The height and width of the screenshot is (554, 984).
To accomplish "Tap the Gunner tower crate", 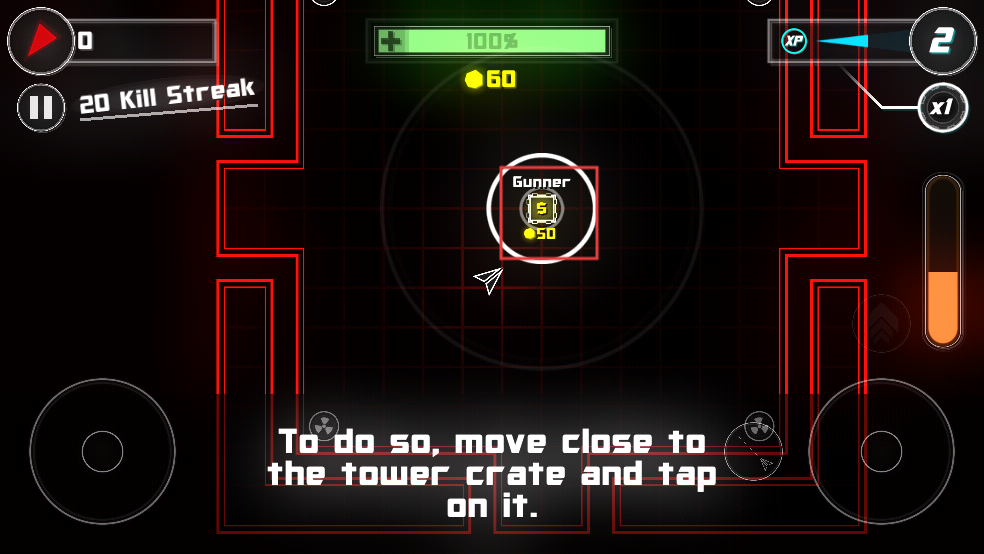I will [x=542, y=209].
